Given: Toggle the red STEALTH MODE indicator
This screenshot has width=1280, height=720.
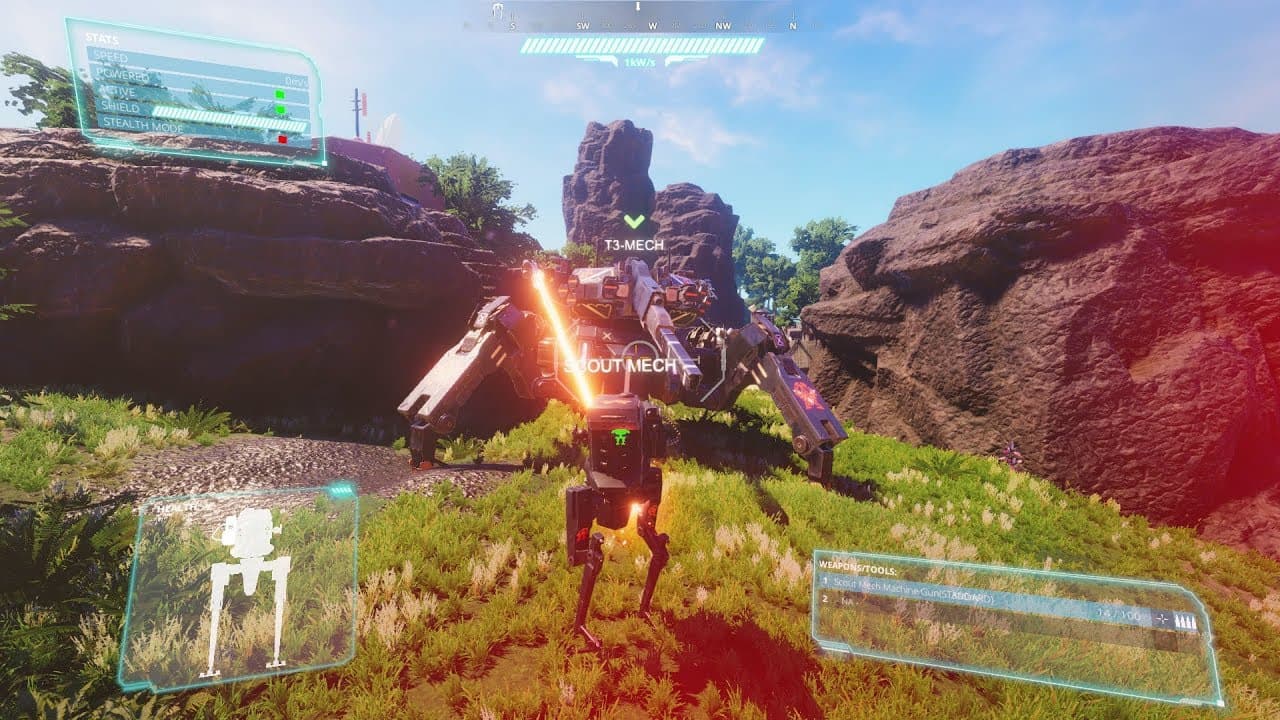Looking at the screenshot, I should pyautogui.click(x=281, y=138).
